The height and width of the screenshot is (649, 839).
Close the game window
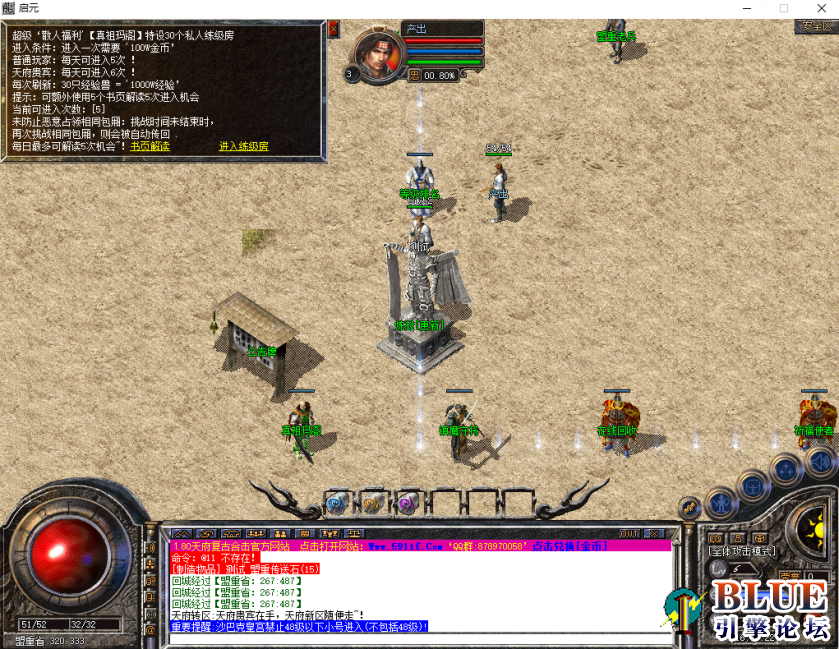(x=815, y=8)
